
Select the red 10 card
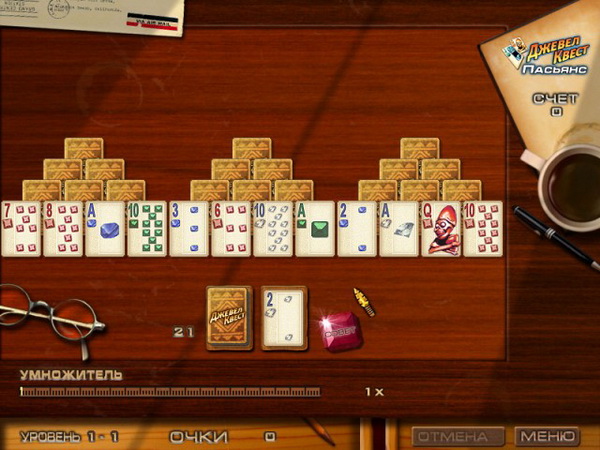(483, 228)
